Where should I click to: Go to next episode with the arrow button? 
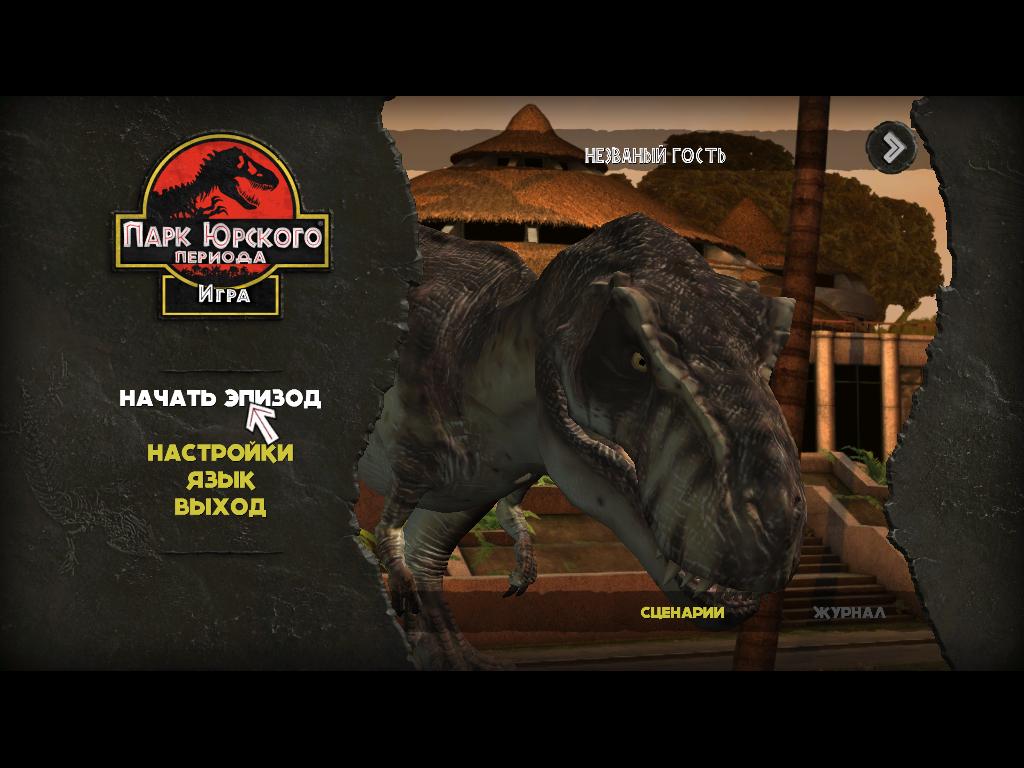point(890,147)
